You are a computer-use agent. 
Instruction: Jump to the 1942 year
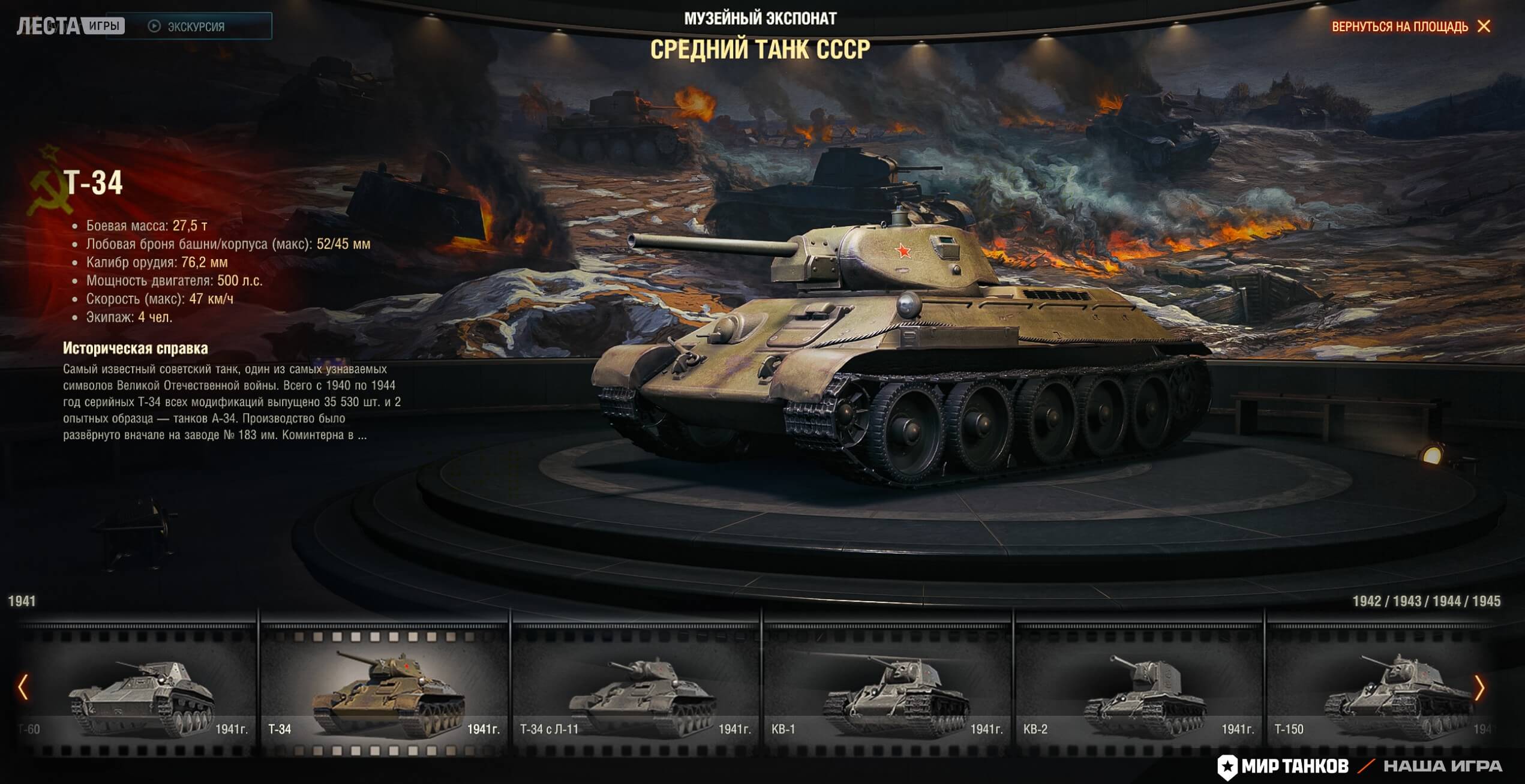tap(1367, 601)
